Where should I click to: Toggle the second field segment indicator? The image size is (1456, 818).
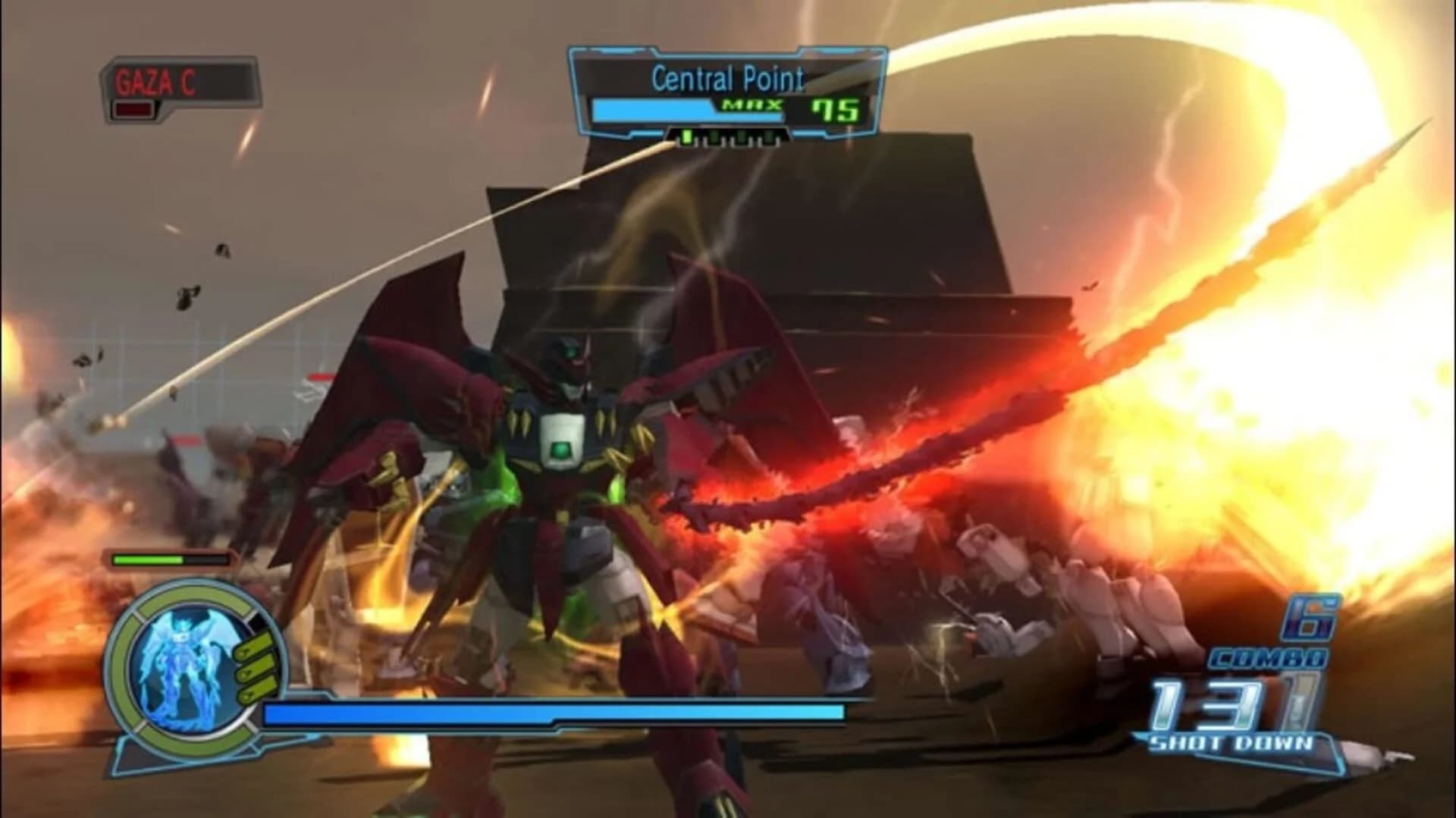tap(713, 138)
